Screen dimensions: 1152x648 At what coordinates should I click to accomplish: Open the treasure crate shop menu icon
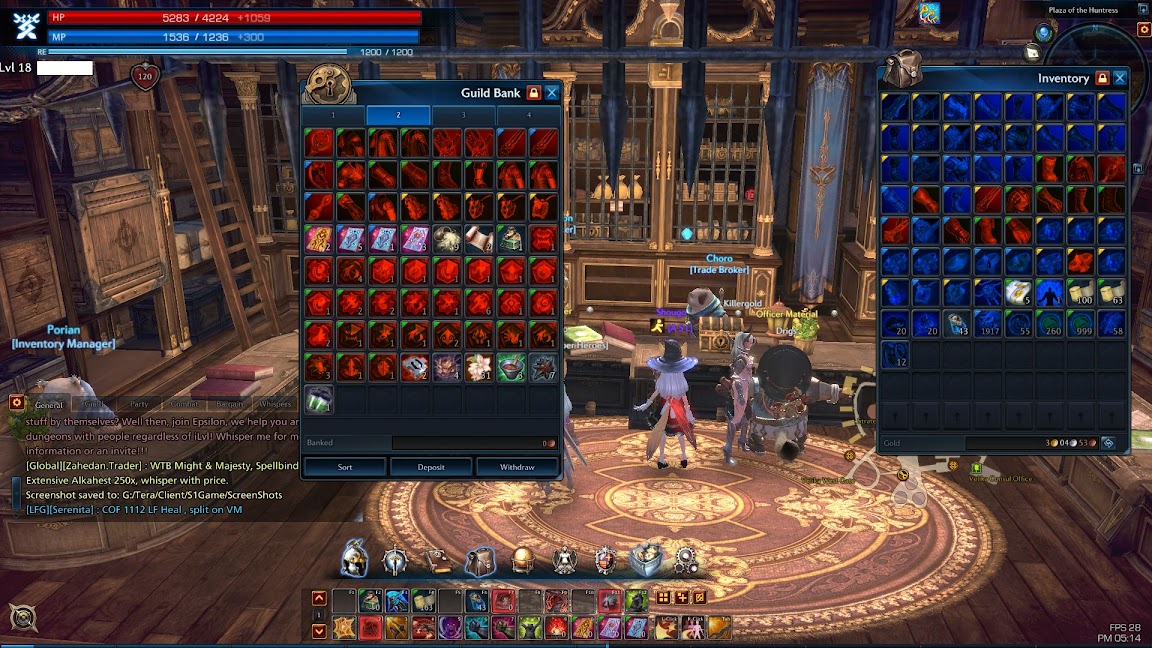(647, 559)
